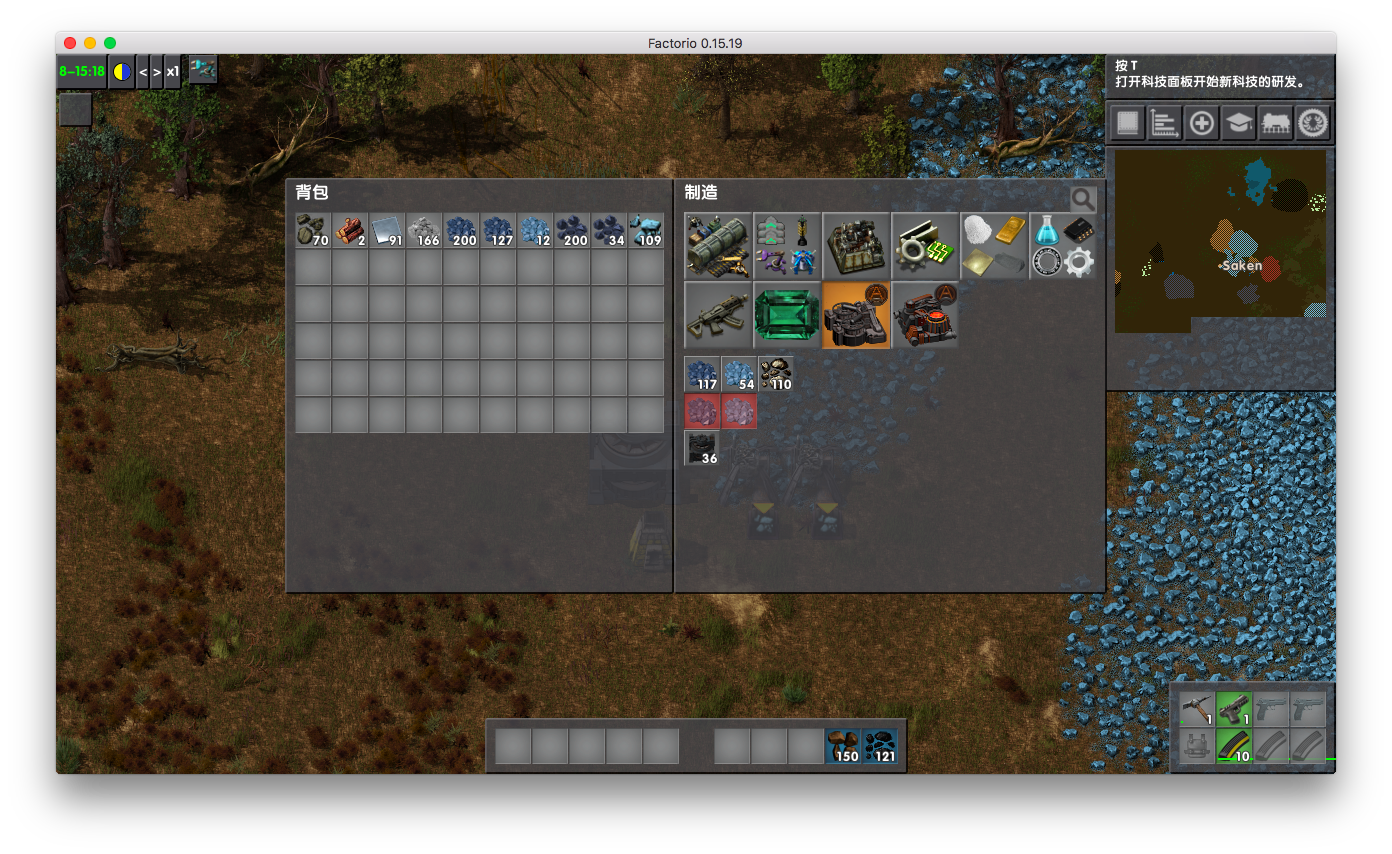Open the technology graduation cap button
Image resolution: width=1392 pixels, height=854 pixels.
coord(1239,123)
